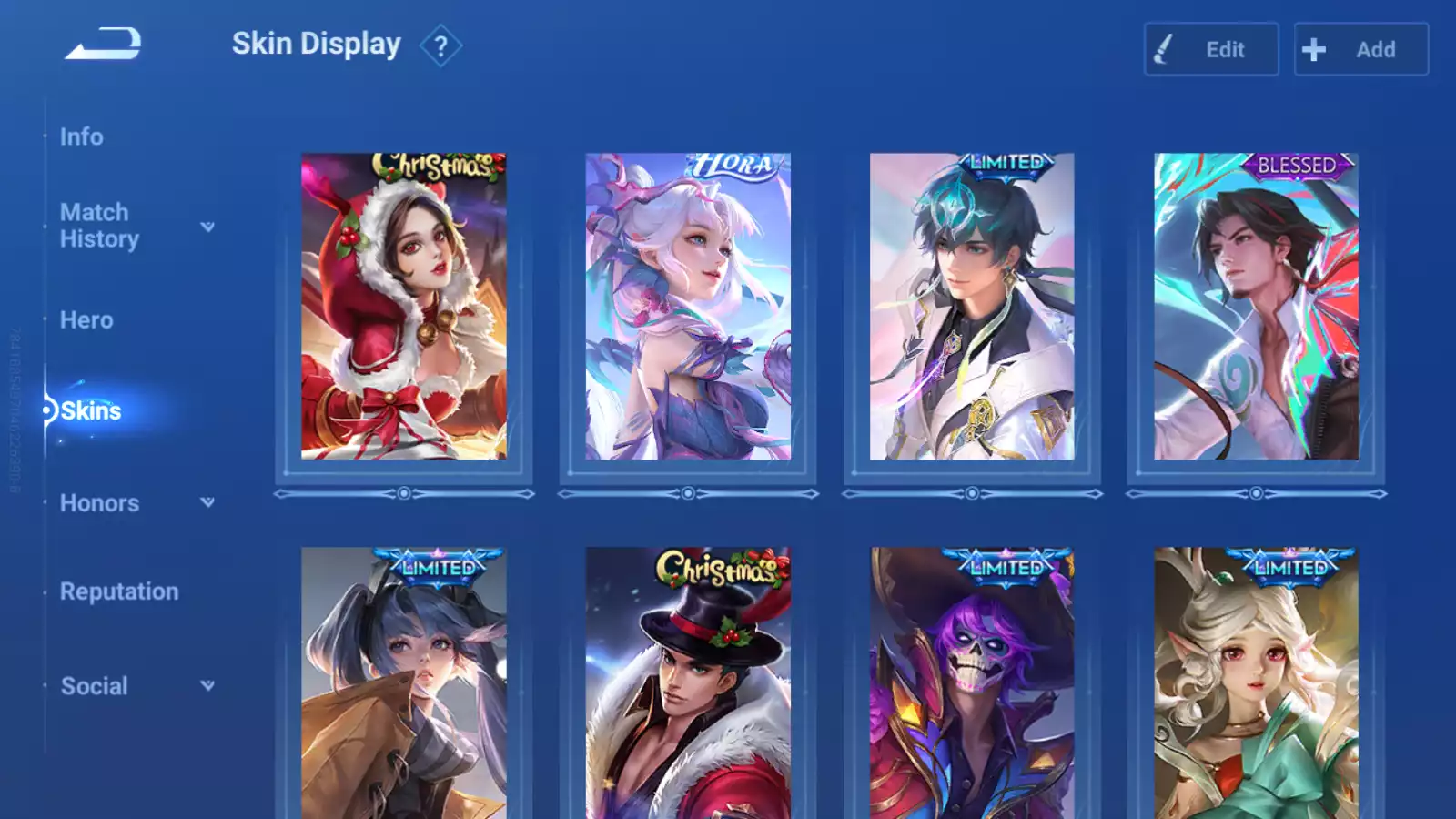
Task: Switch to the Info tab
Action: (82, 136)
